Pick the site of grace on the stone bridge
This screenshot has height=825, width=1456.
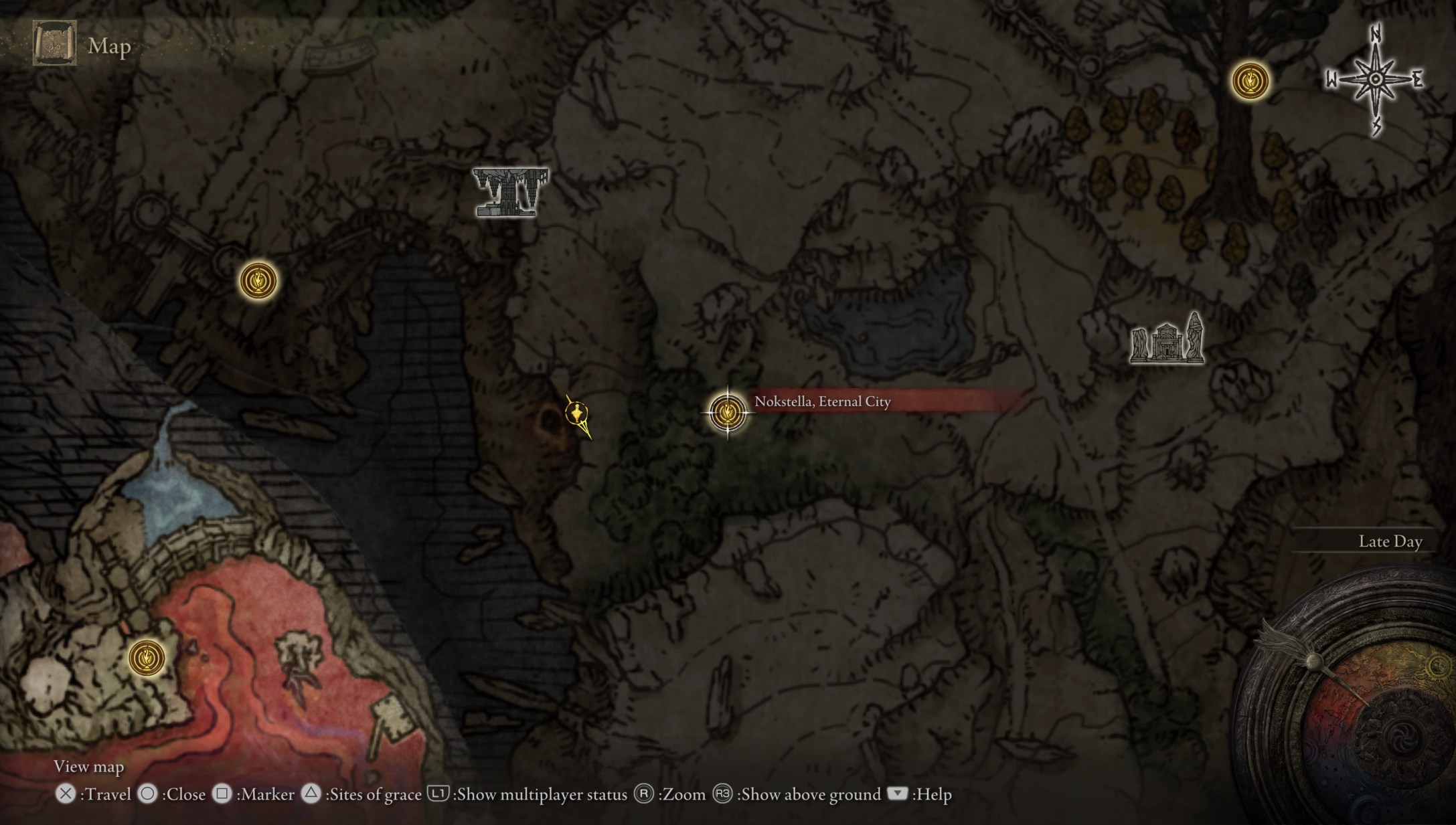pyautogui.click(x=258, y=280)
